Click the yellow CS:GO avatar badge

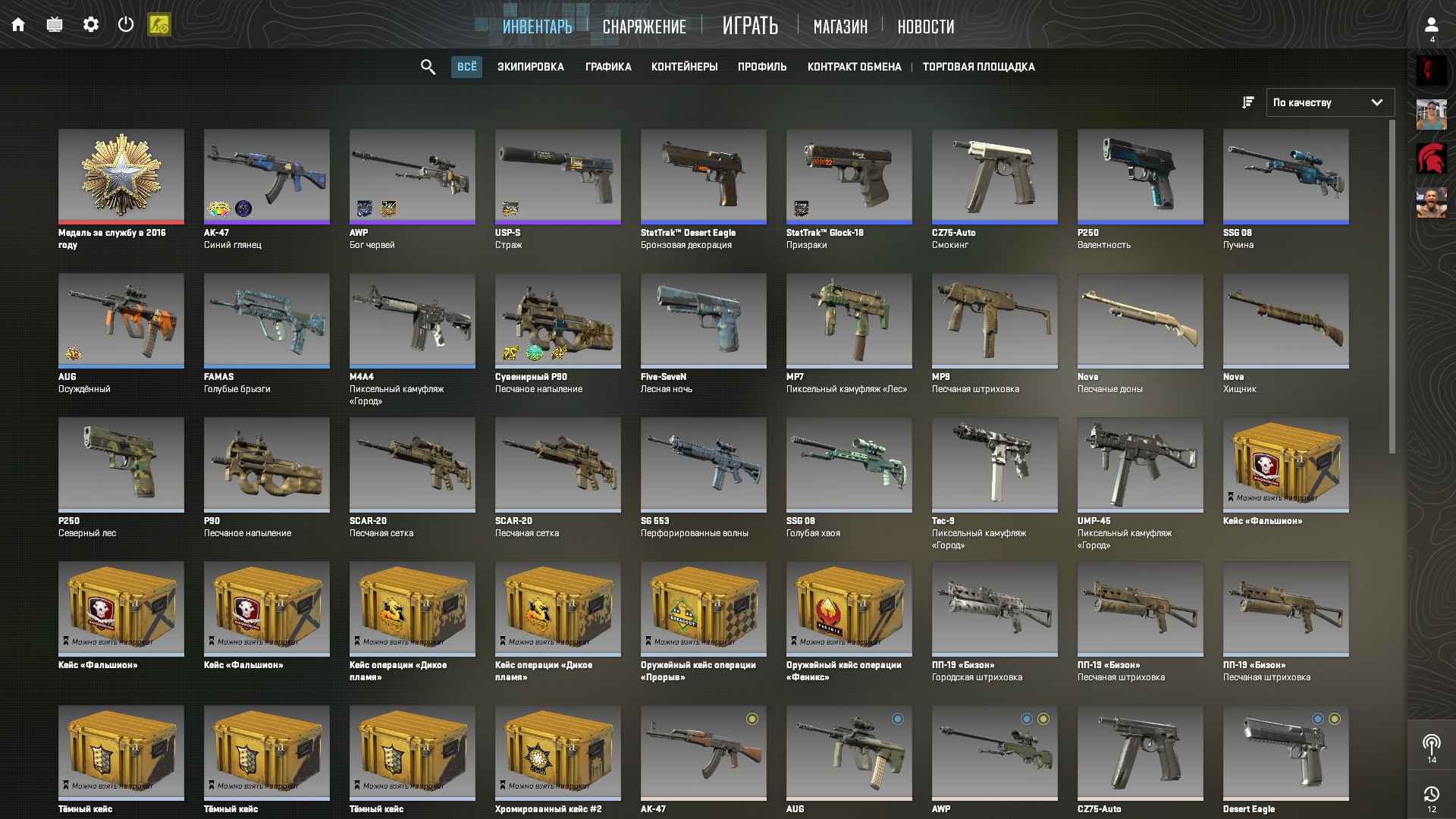160,24
